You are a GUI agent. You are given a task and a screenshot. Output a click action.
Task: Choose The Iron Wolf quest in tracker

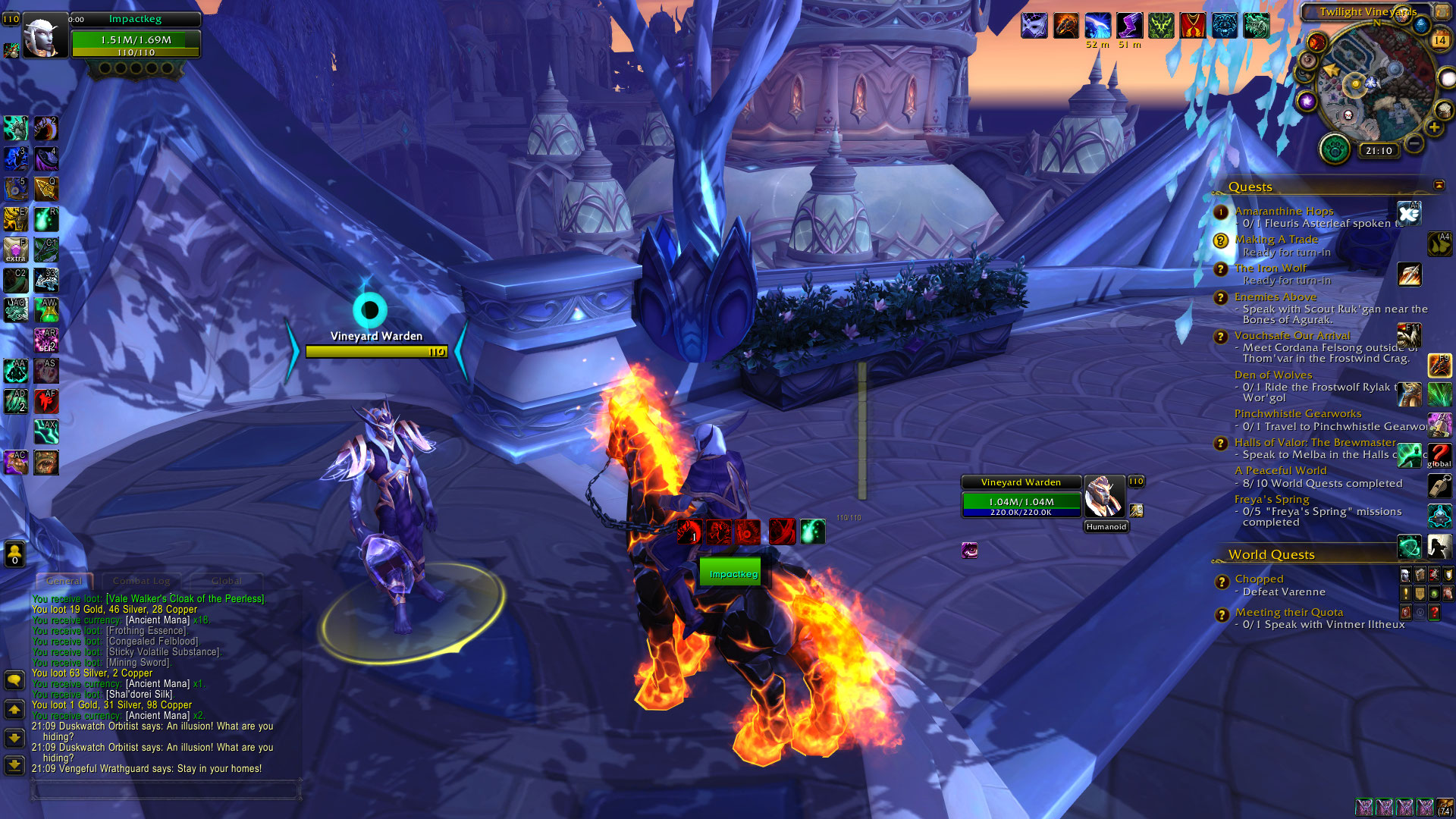tap(1270, 268)
